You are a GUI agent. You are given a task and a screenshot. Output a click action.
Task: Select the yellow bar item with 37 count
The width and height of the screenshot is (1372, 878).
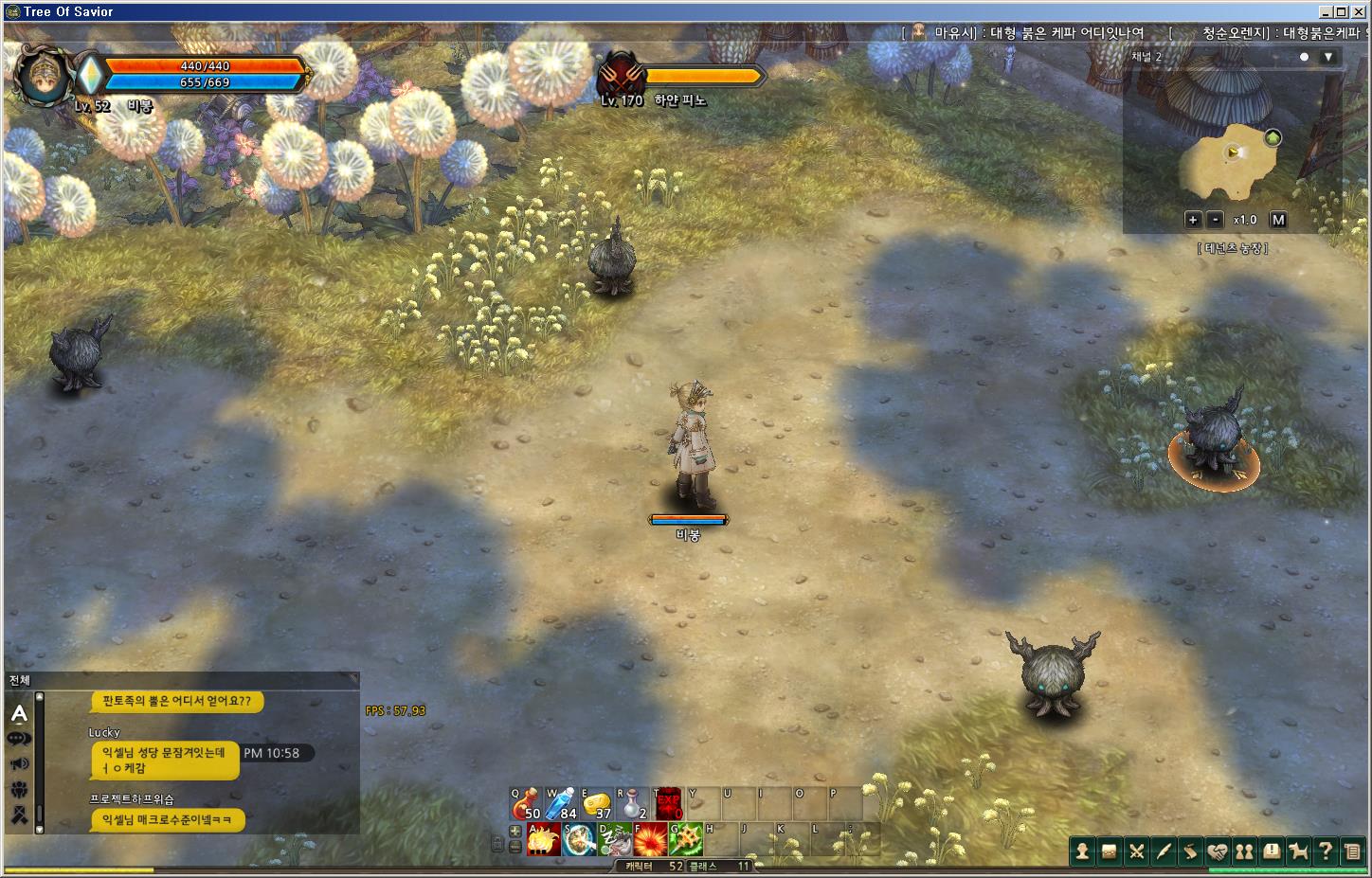[596, 804]
